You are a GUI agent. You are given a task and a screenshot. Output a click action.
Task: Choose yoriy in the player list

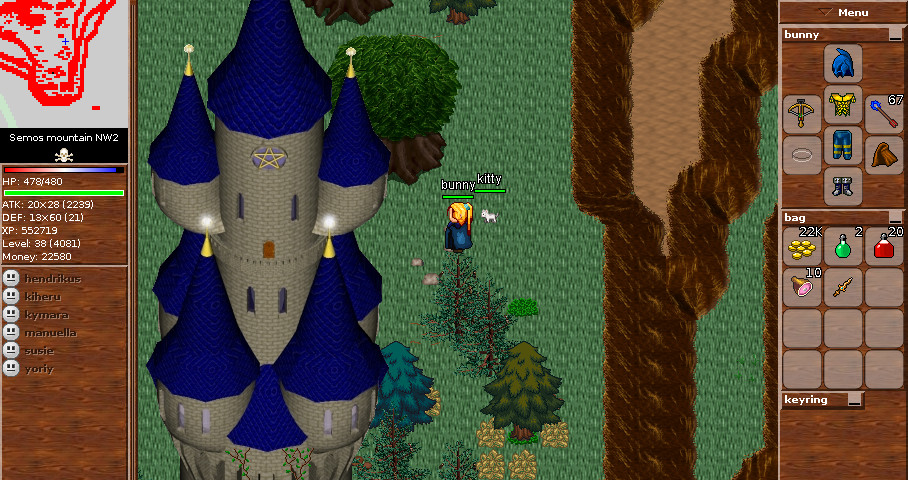40,368
